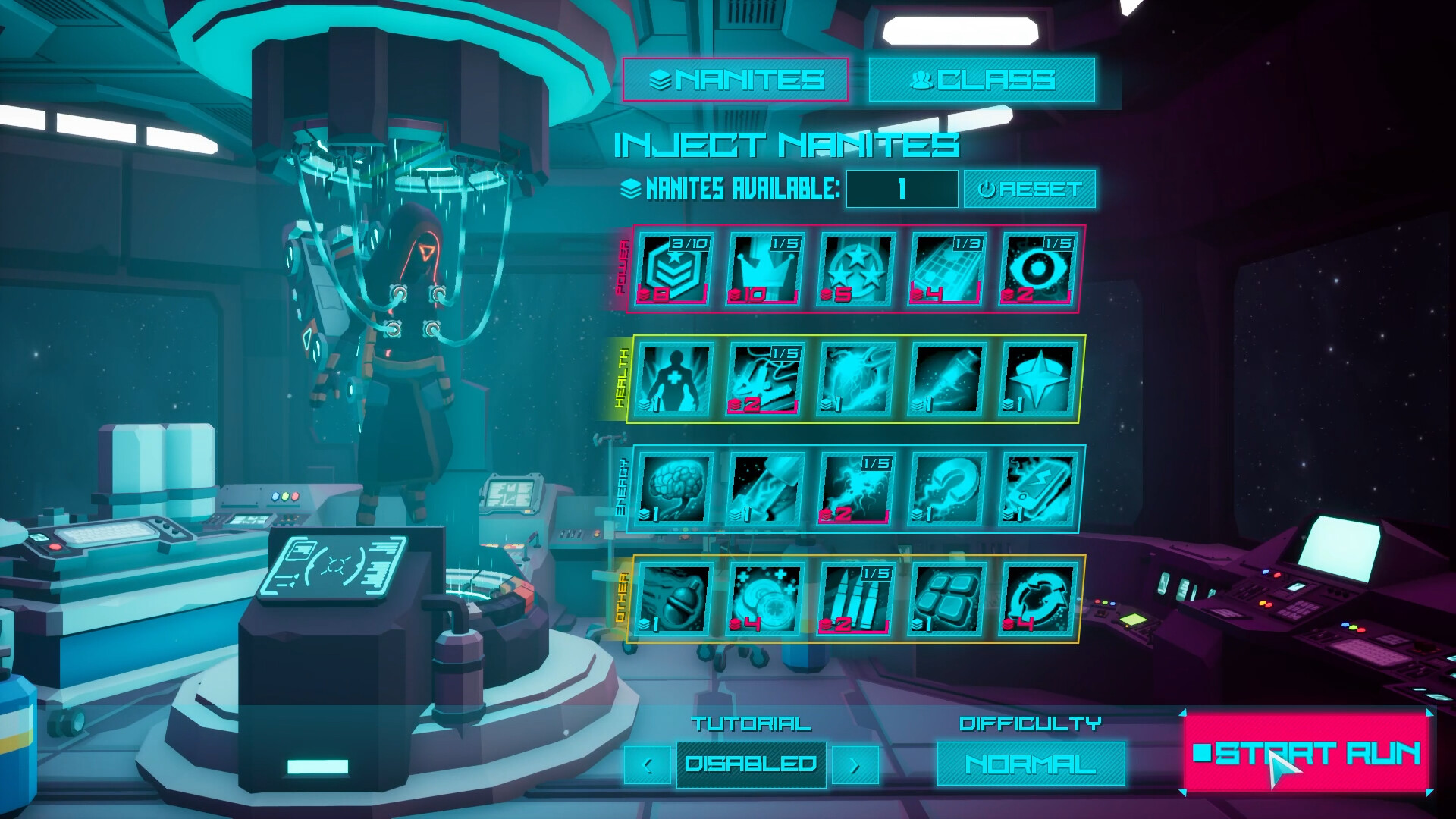Click the left arrow to change tutorial setting
The image size is (1456, 819).
pyautogui.click(x=647, y=766)
